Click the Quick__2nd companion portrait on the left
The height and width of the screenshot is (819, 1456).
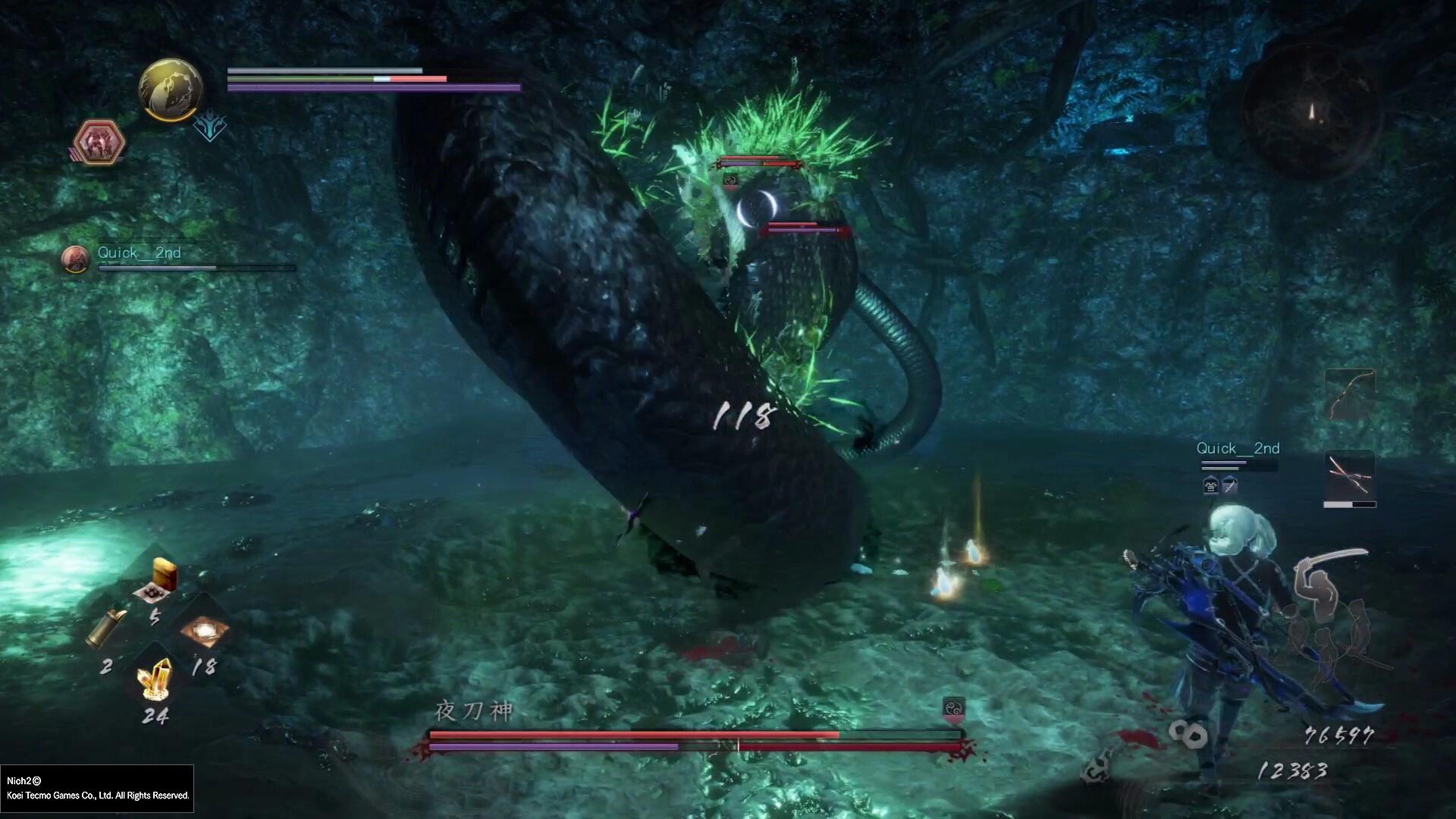coord(76,259)
